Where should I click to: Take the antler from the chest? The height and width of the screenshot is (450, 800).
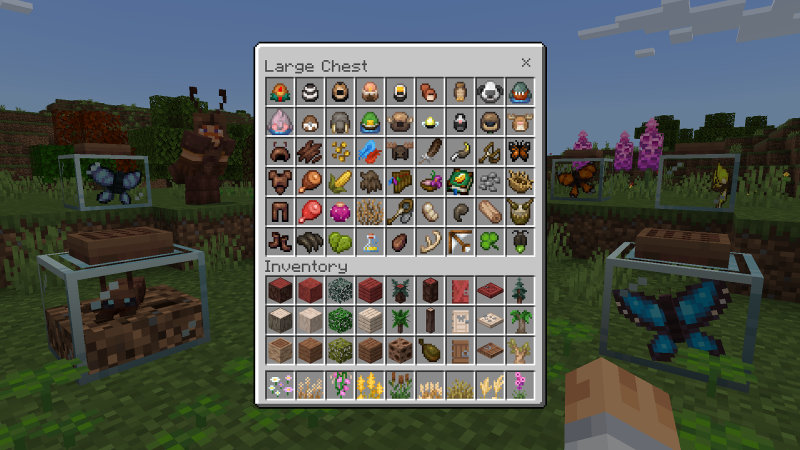[430, 243]
